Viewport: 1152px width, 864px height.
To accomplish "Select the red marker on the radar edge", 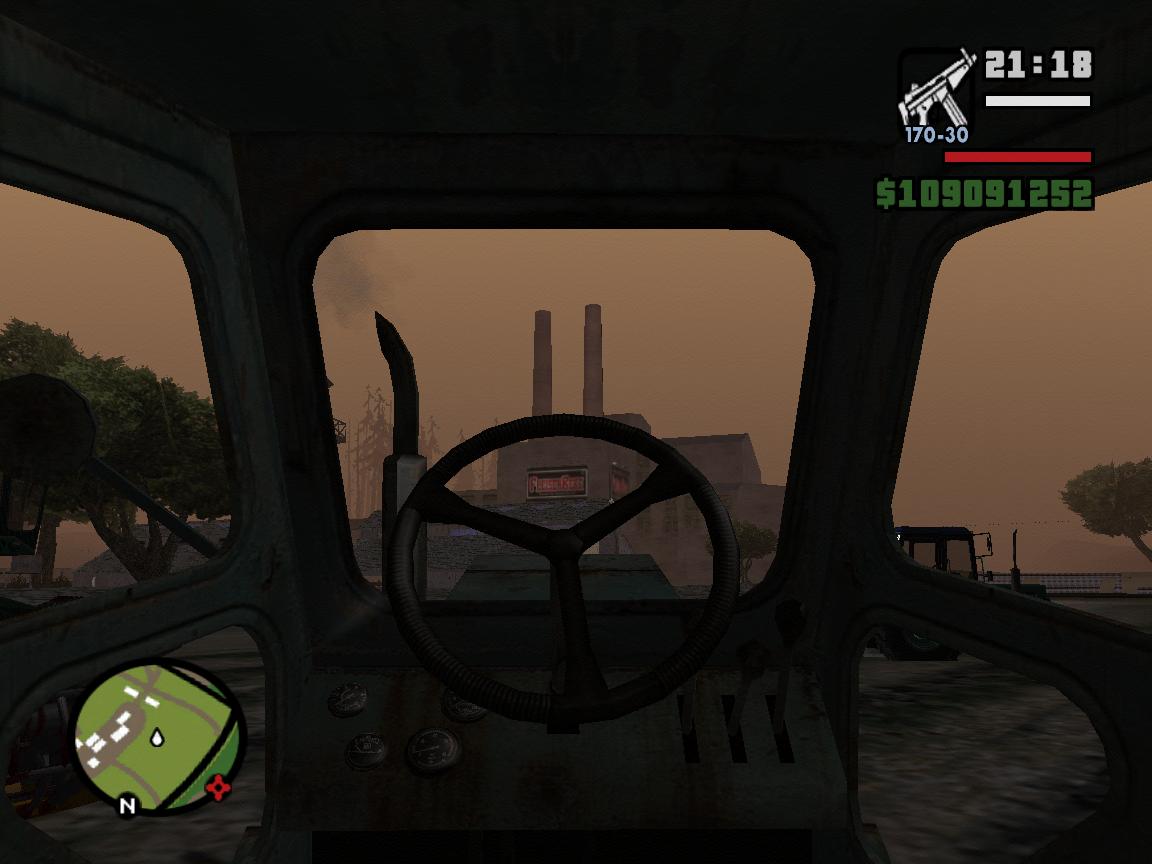I will point(217,790).
